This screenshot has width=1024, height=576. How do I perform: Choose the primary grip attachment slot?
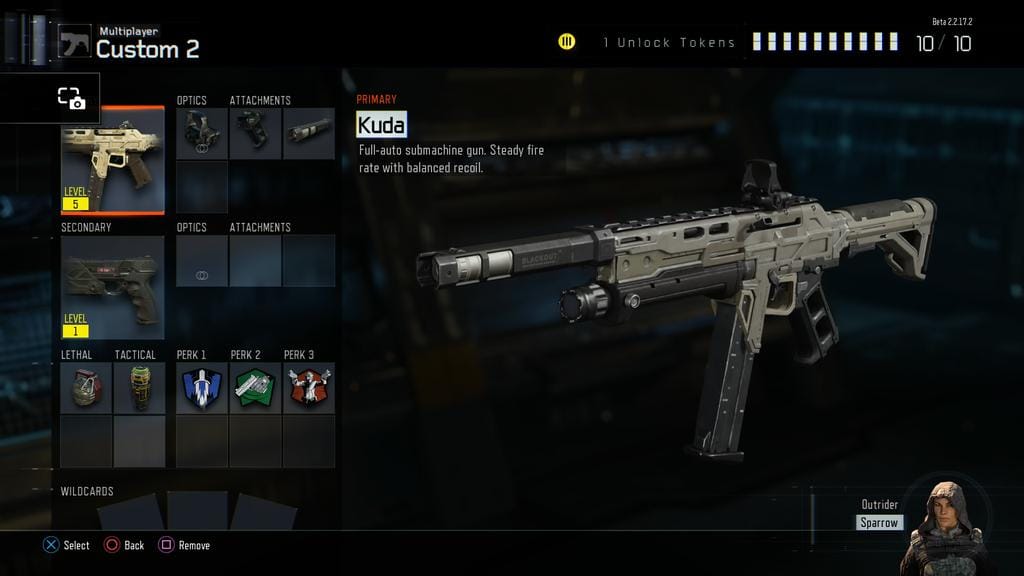pos(255,134)
